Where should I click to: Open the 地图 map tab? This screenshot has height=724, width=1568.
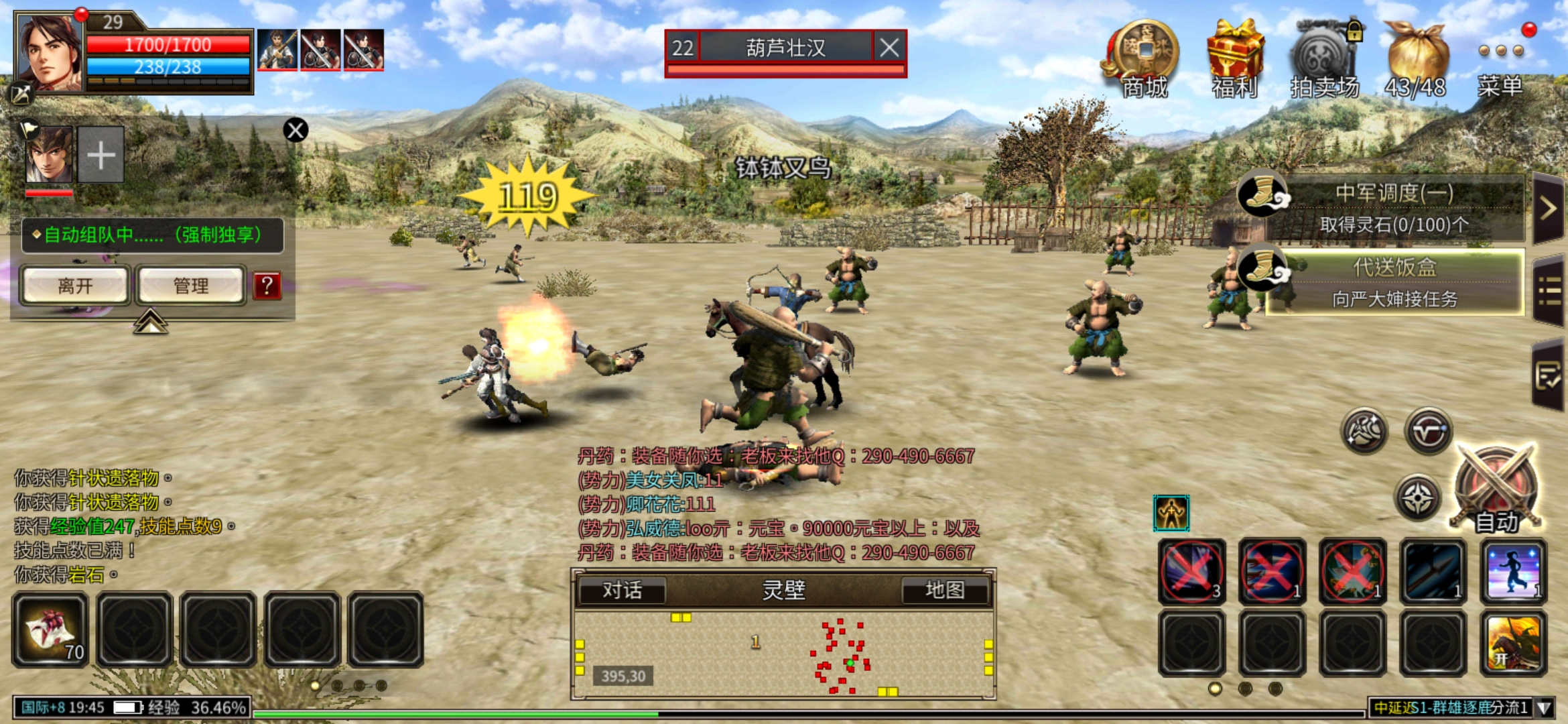click(945, 590)
